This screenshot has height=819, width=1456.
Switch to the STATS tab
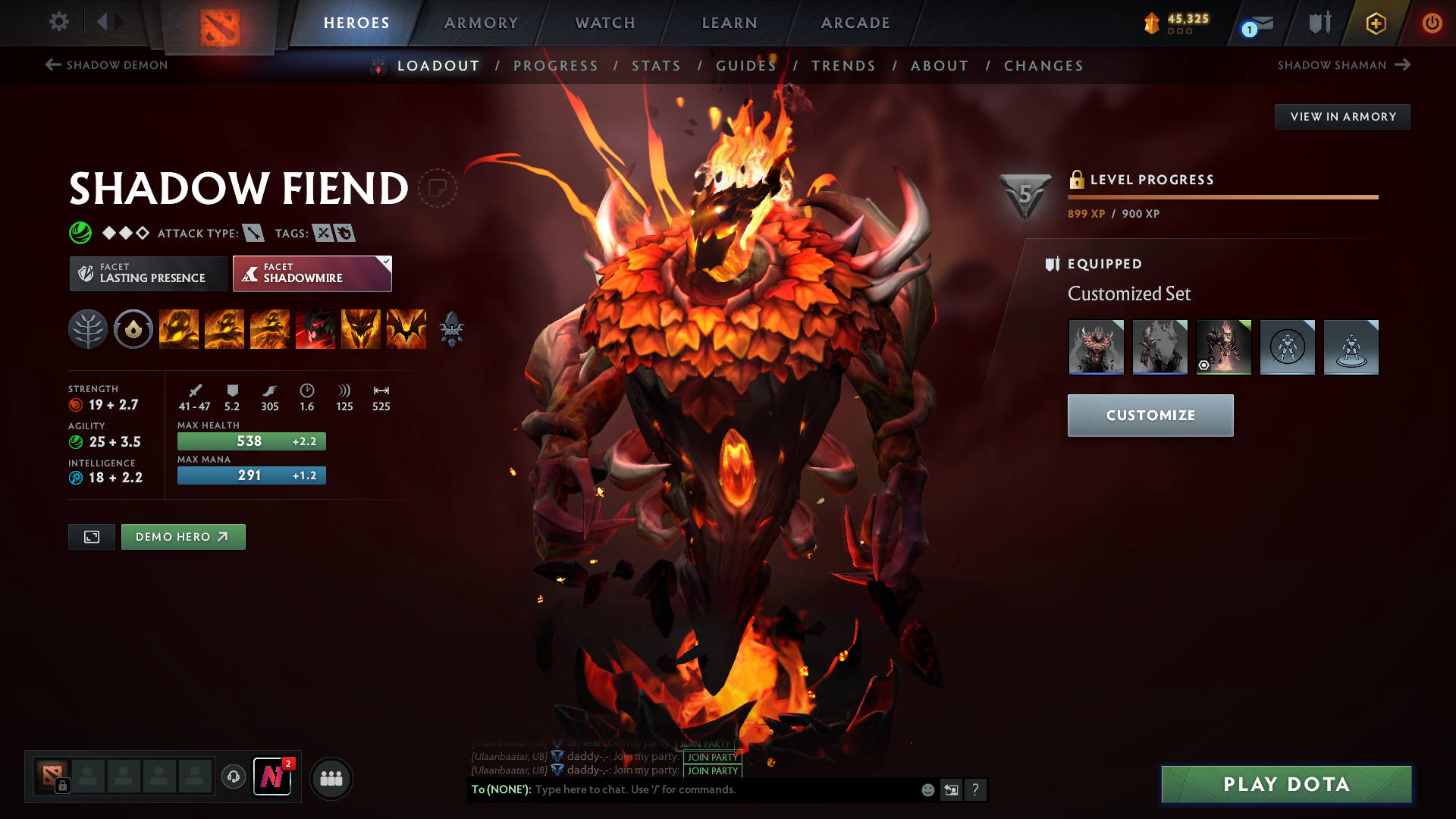[x=657, y=65]
